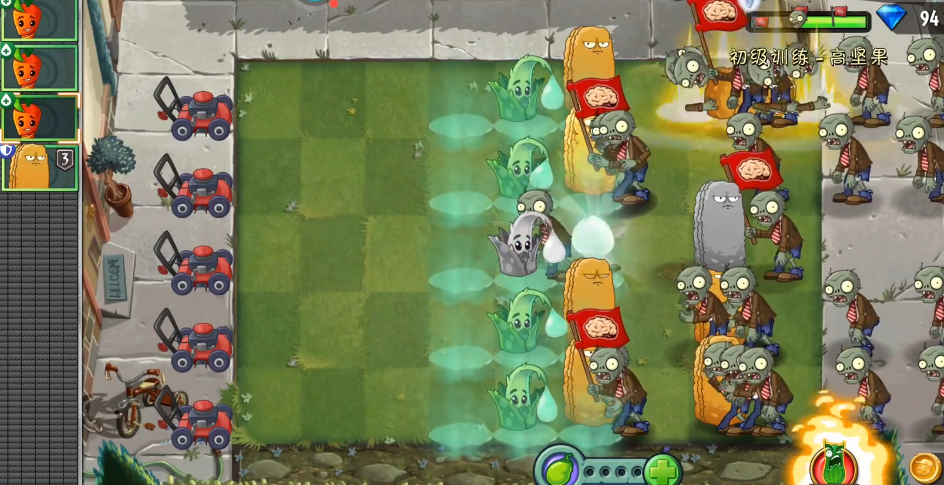Image resolution: width=944 pixels, height=485 pixels.
Task: Open the gold coin button
Action: [925, 467]
